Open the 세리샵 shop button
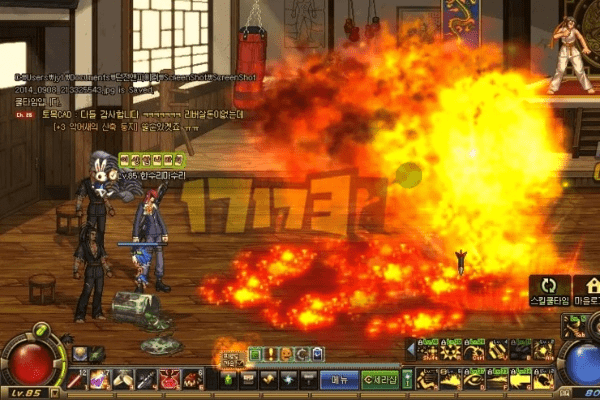The width and height of the screenshot is (600, 400). tap(380, 379)
